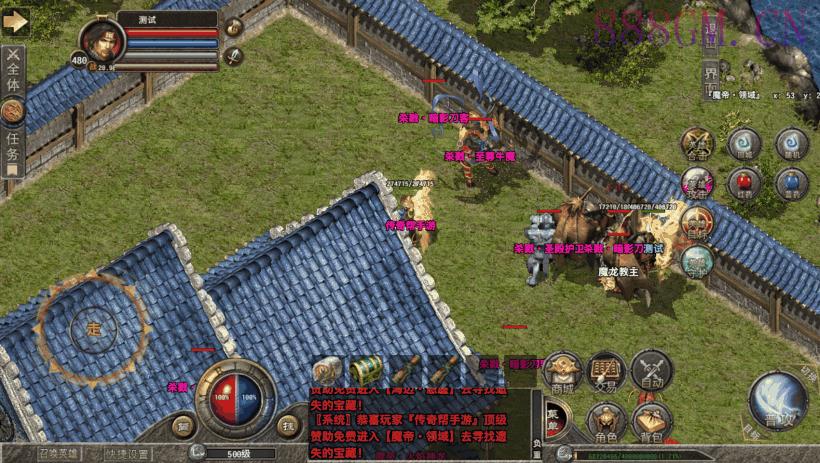Open the 交易 trade window
The width and height of the screenshot is (820, 463).
click(606, 370)
